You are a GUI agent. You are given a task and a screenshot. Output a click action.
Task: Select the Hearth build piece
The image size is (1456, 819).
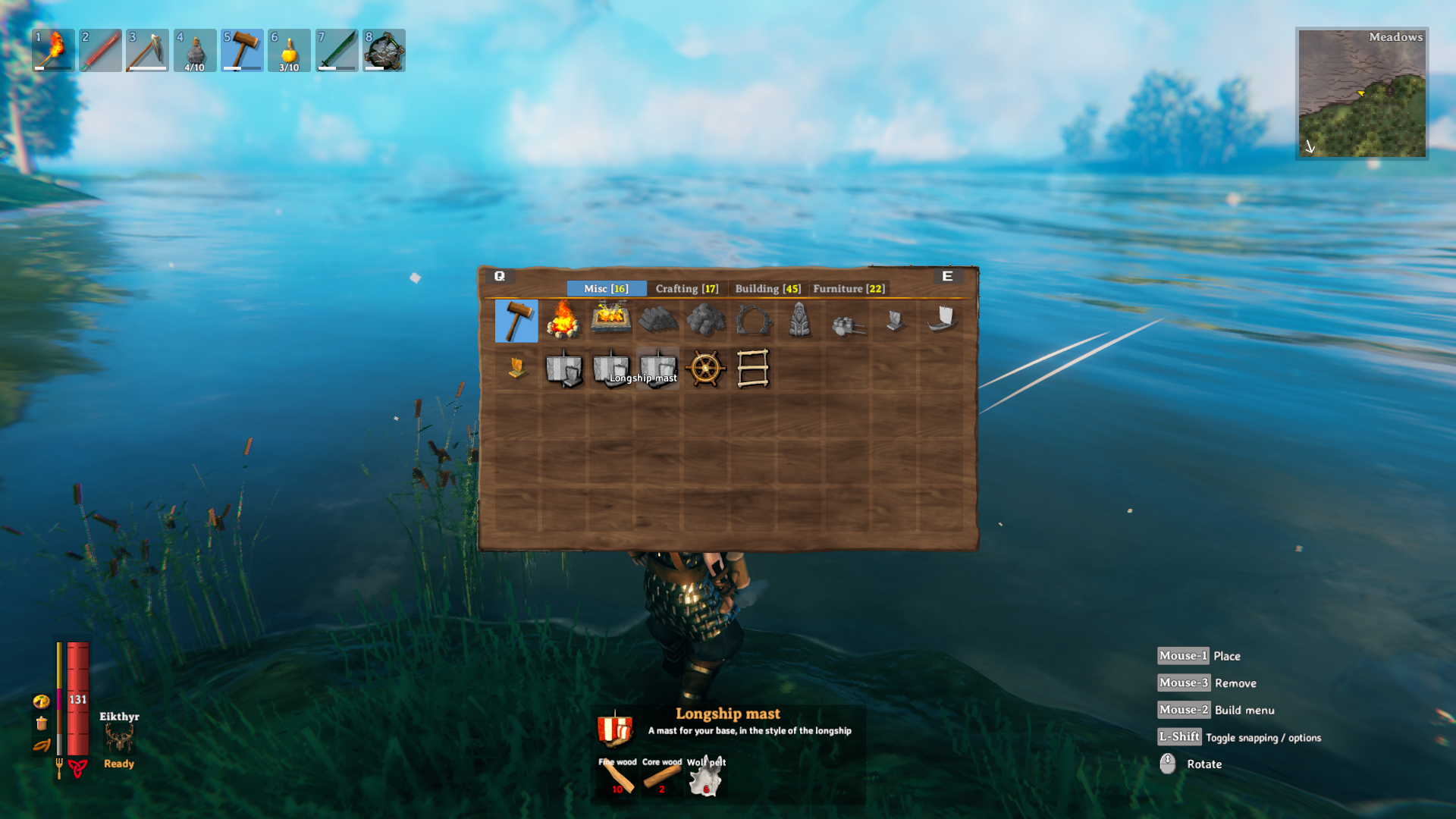[610, 321]
